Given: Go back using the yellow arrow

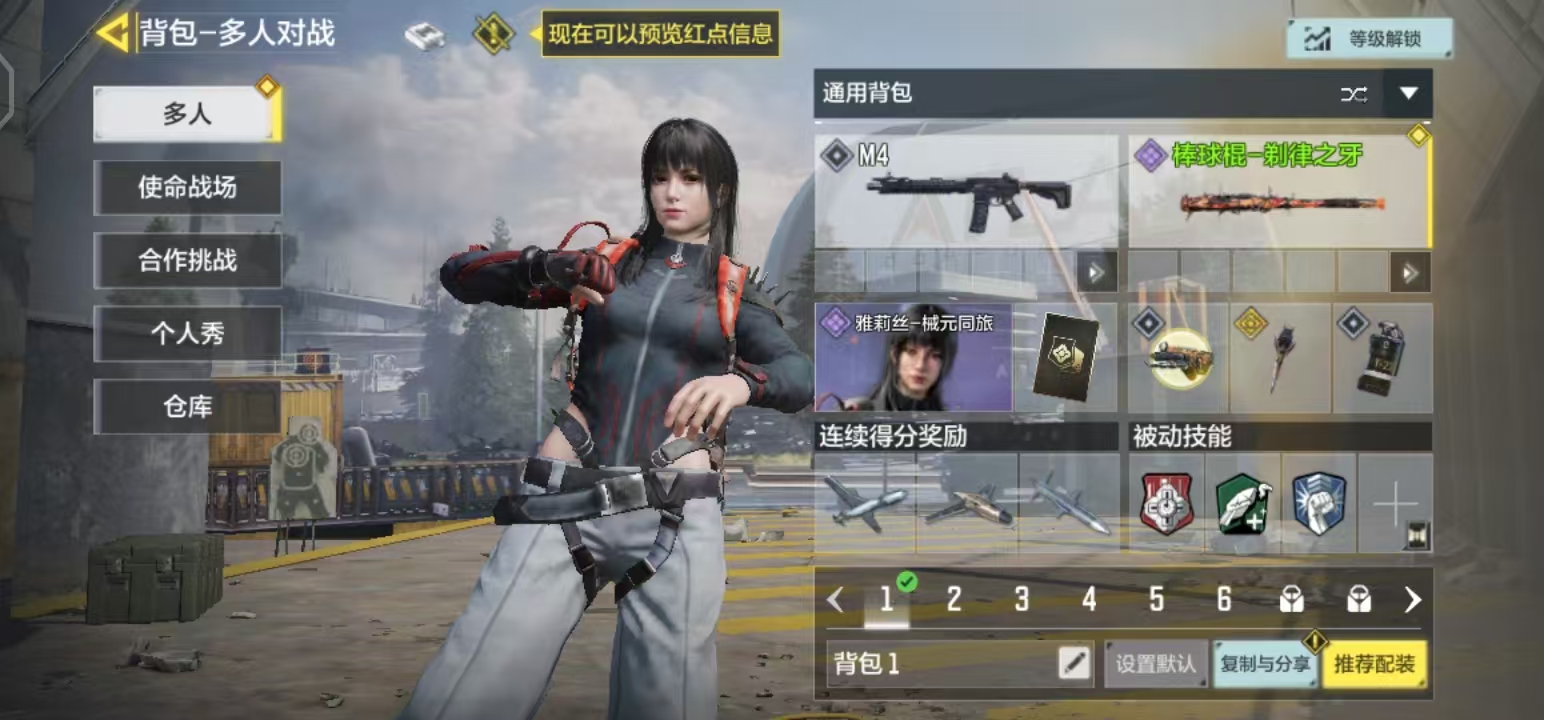Looking at the screenshot, I should coord(112,33).
